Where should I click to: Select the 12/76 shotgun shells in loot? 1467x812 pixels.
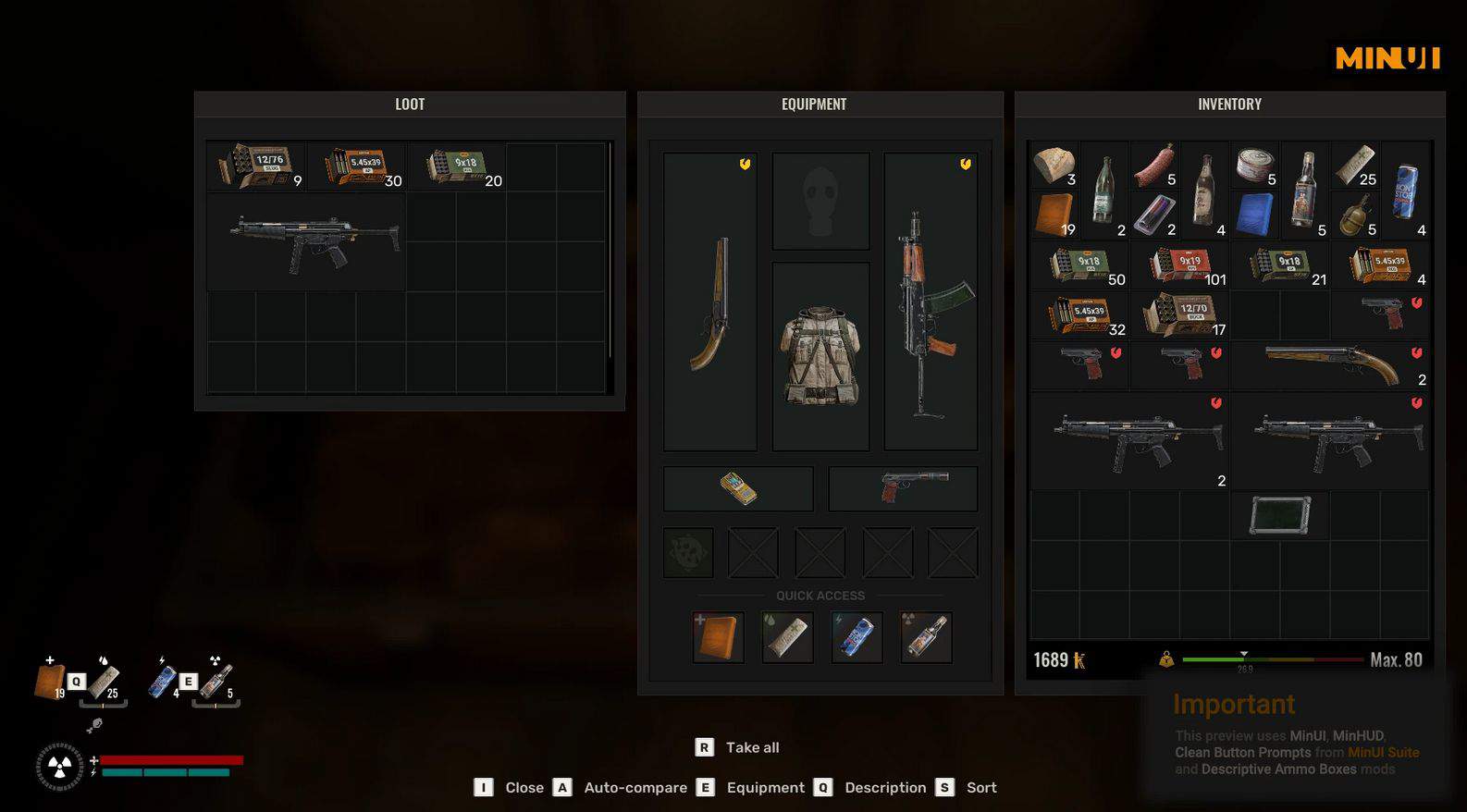(256, 166)
